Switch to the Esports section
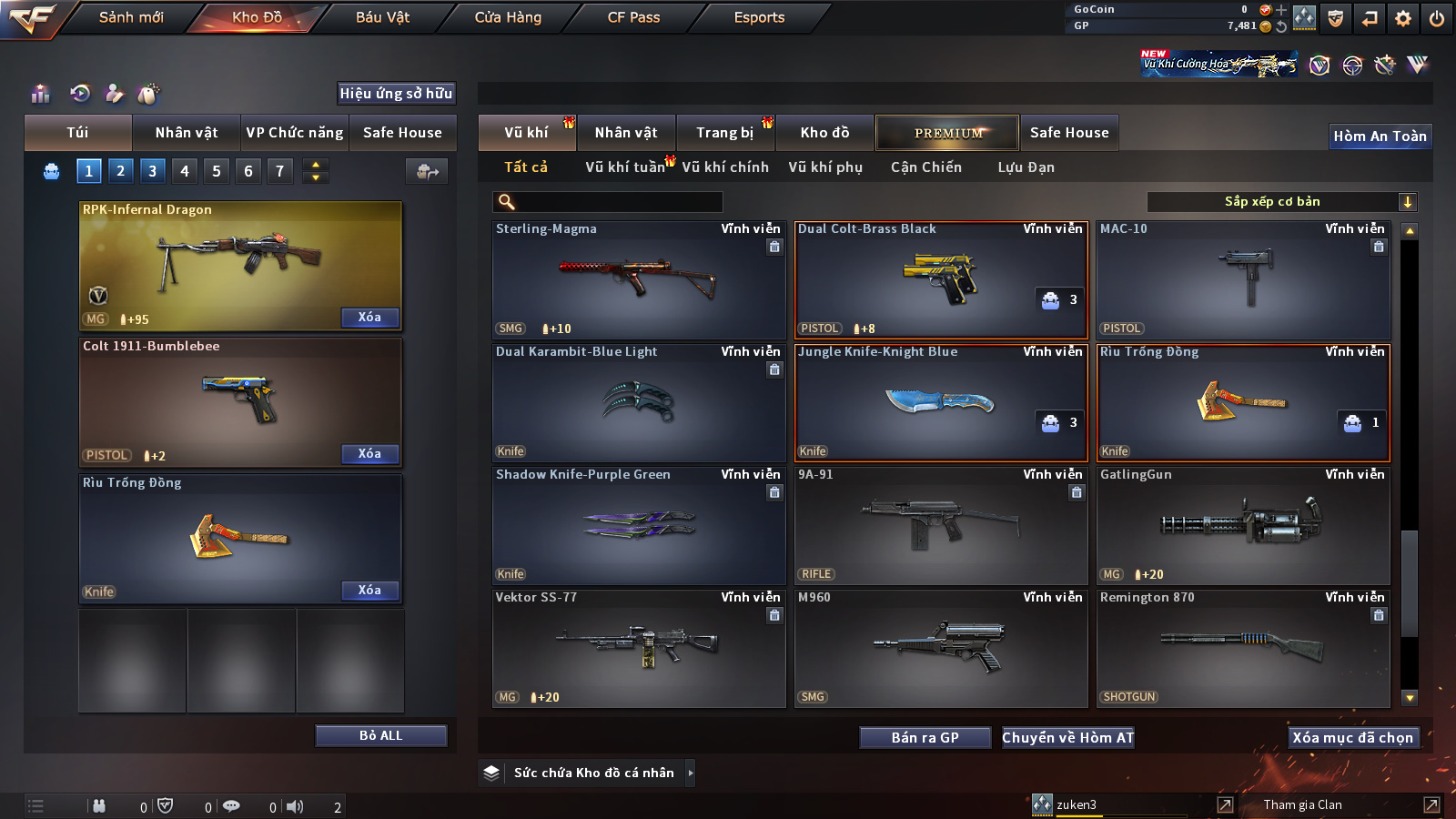1456x819 pixels. pyautogui.click(x=759, y=17)
